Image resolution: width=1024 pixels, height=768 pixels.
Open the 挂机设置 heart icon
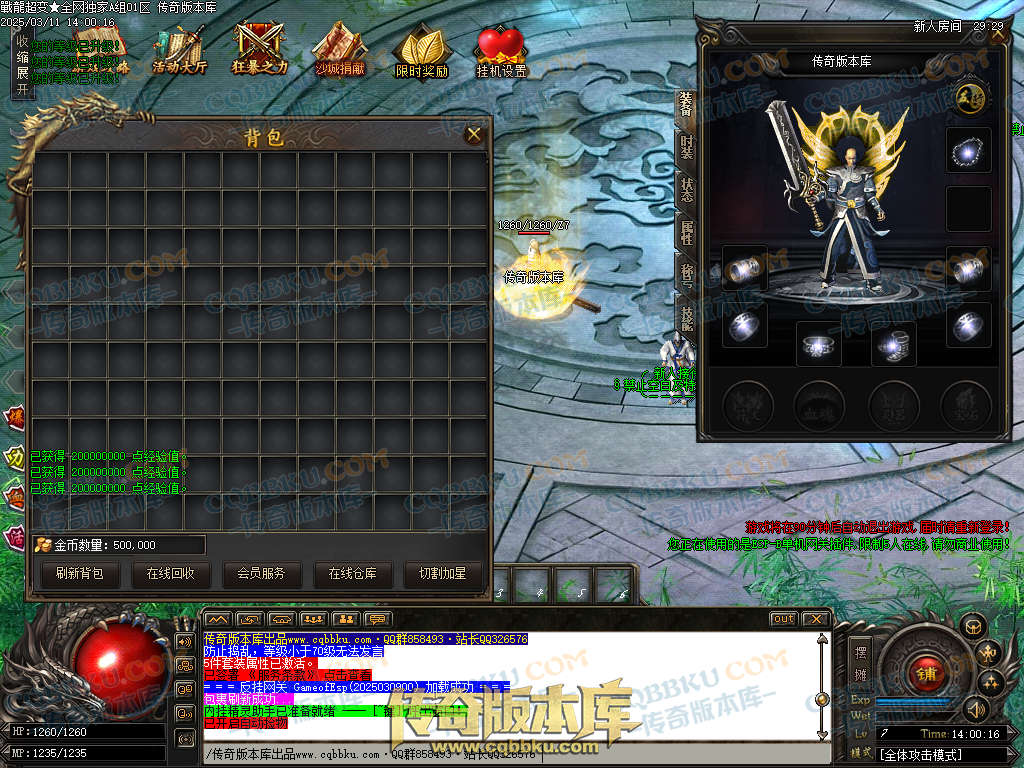tap(501, 51)
